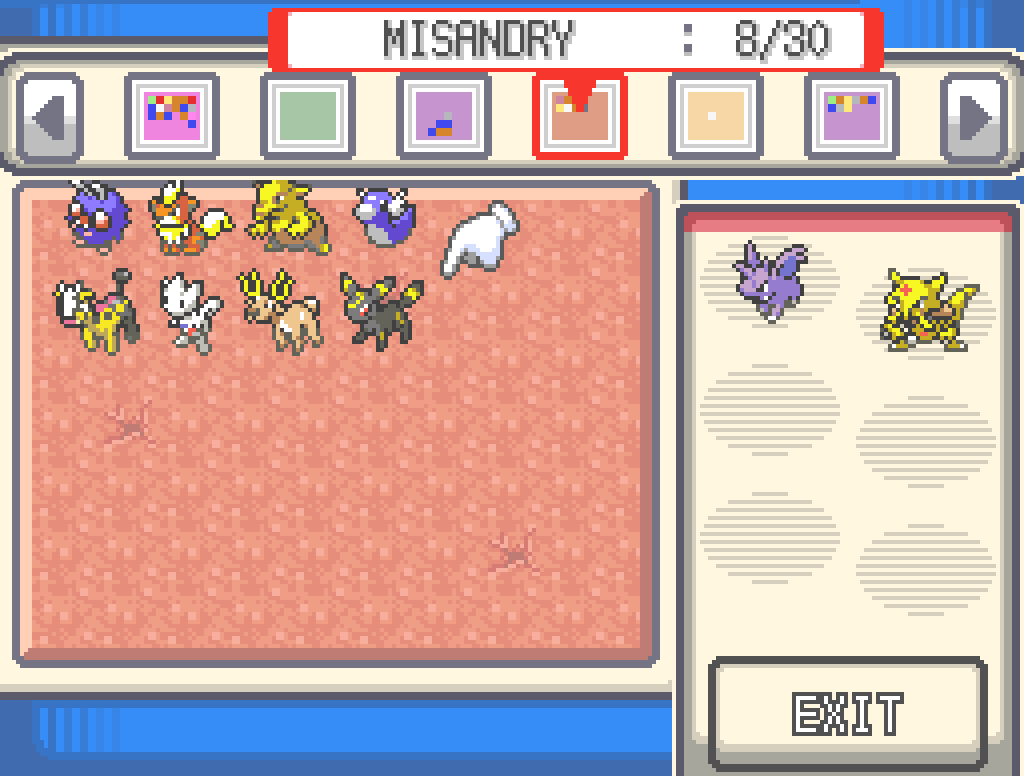Choose Nidorino in the party panel
The image size is (1024, 776).
tap(770, 278)
